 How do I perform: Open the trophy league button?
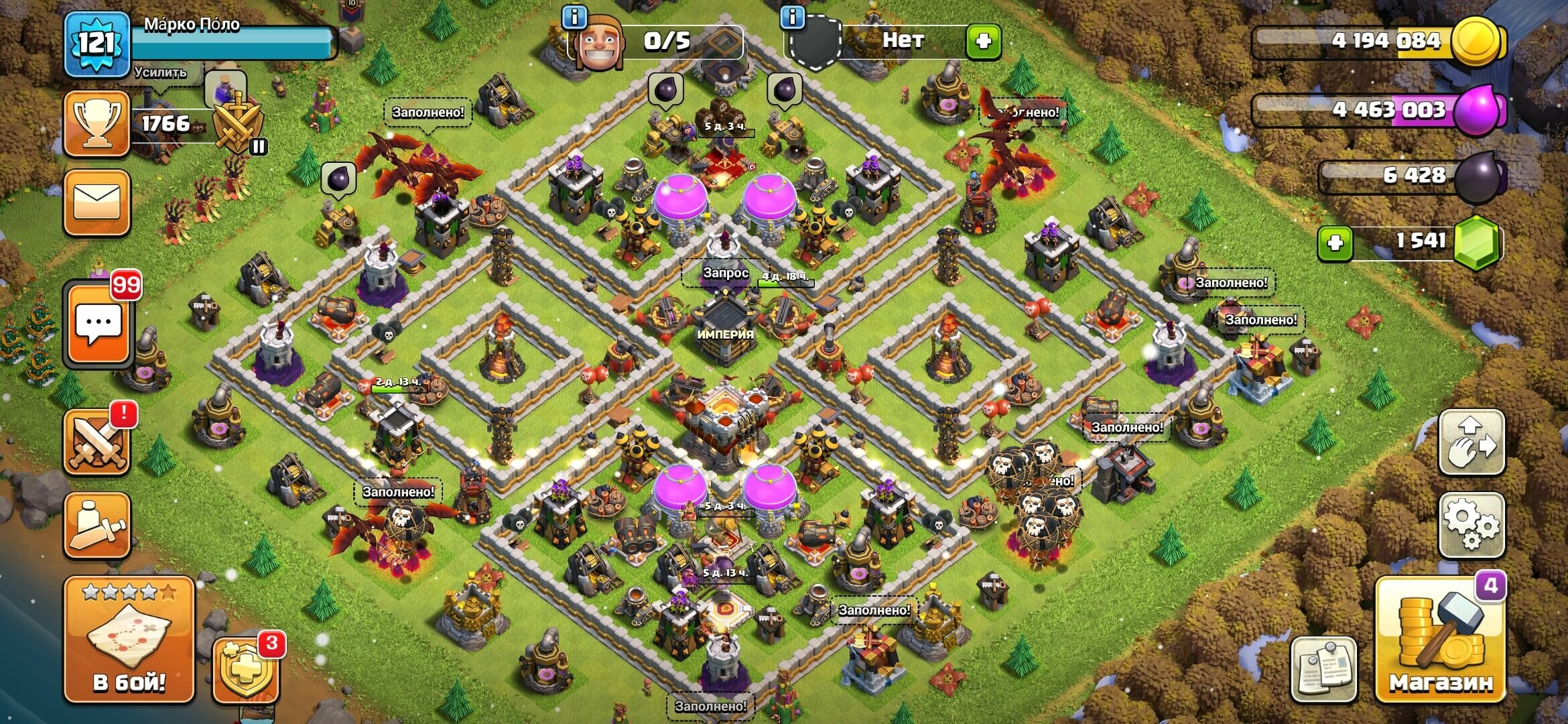point(97,124)
